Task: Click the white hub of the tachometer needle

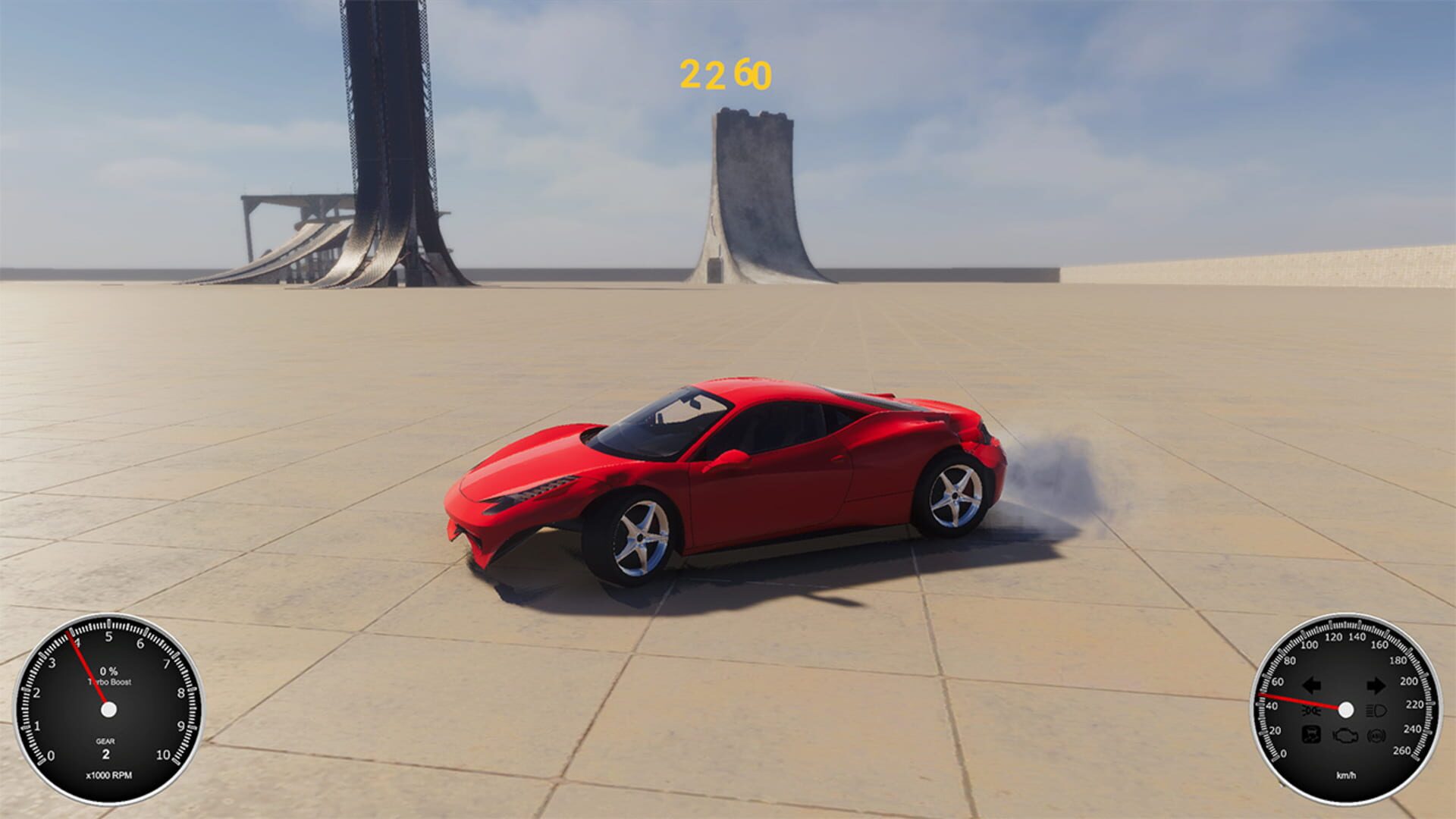Action: tap(110, 709)
